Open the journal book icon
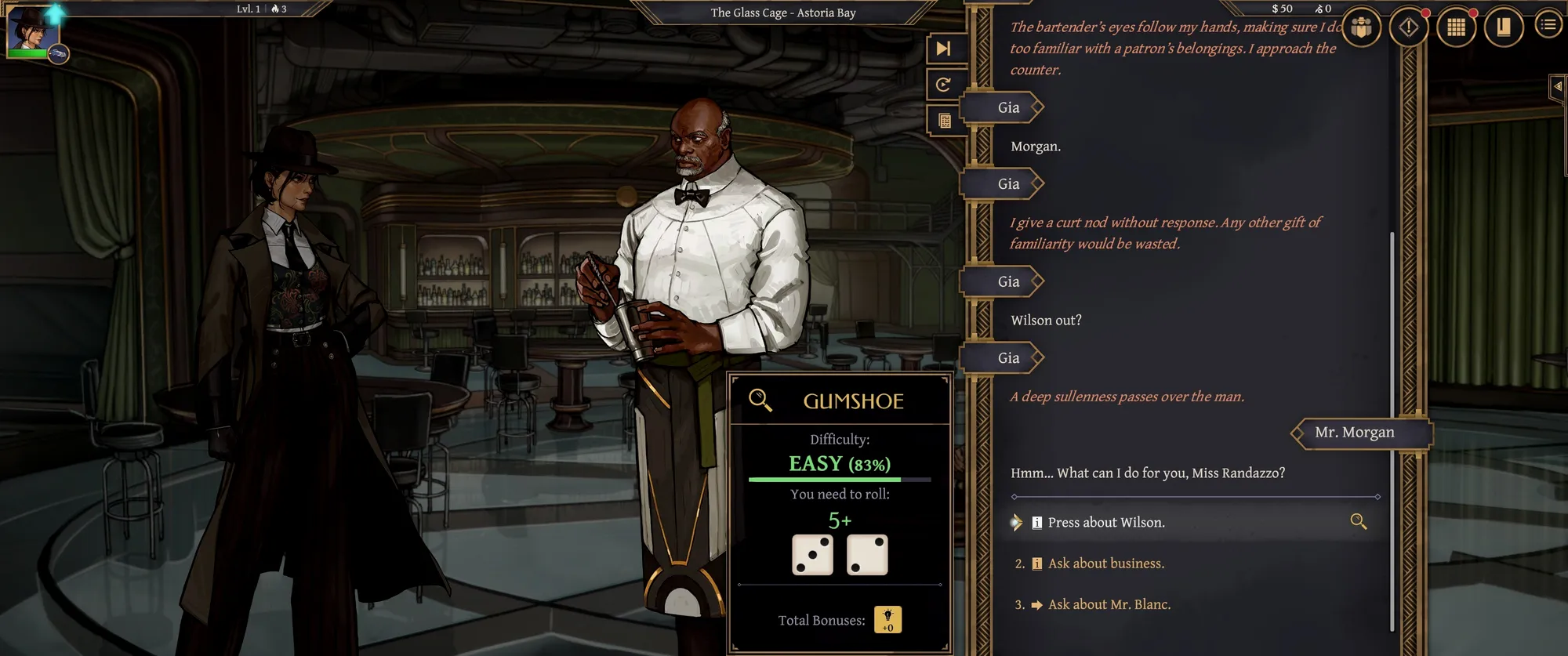 pos(1503,27)
